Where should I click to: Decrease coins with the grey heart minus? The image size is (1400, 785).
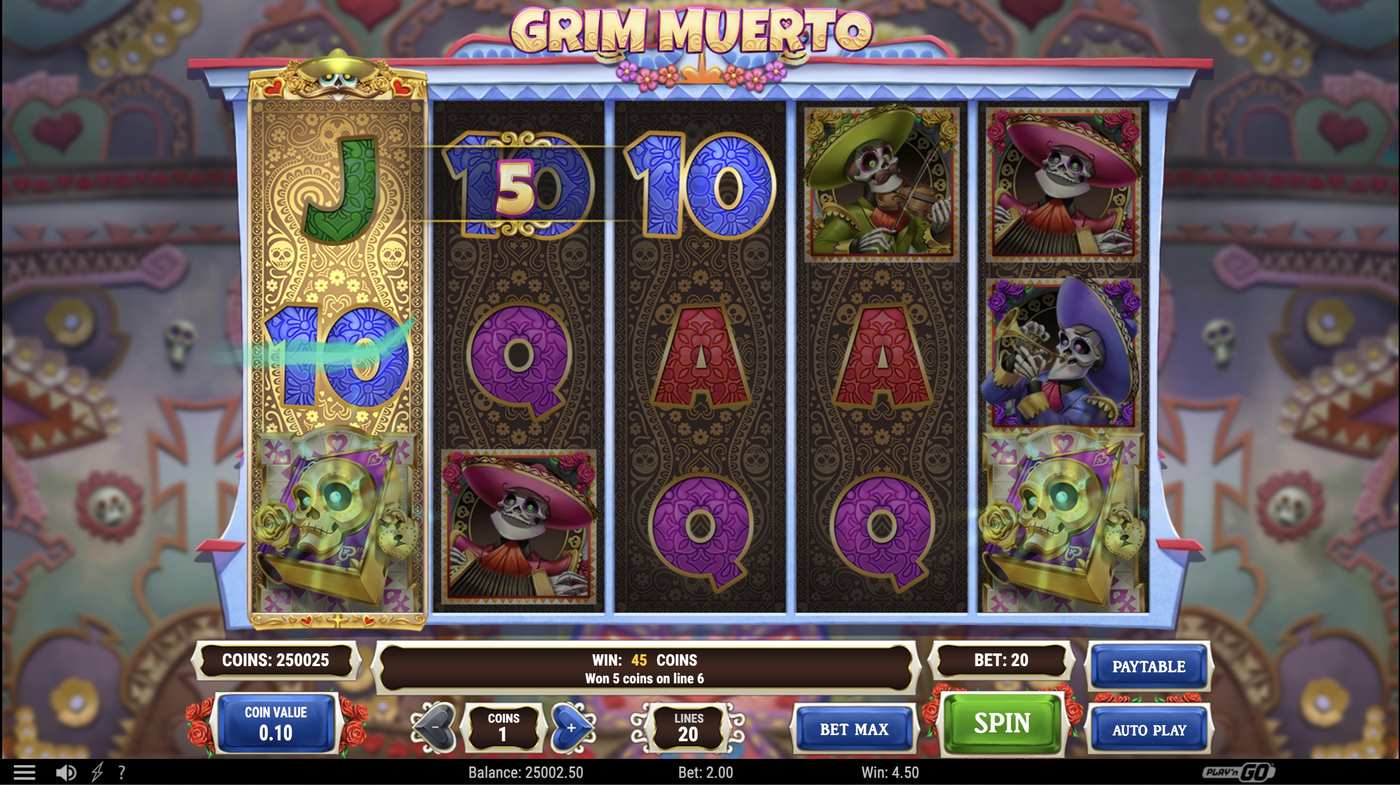coord(434,727)
